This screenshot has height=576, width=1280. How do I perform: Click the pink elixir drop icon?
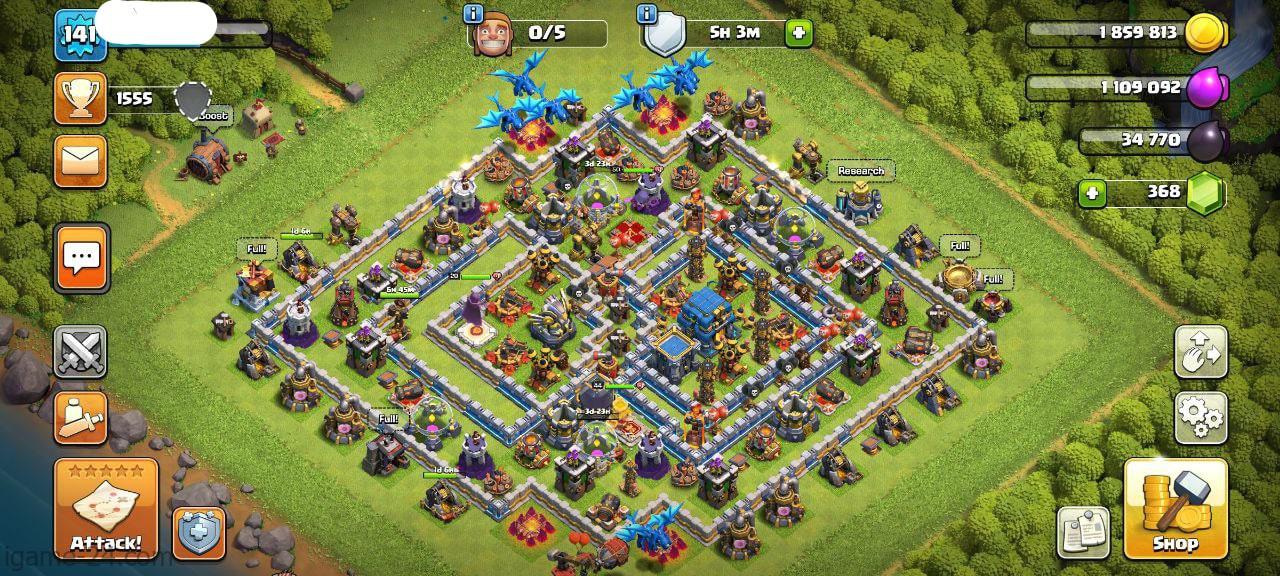coord(1205,87)
